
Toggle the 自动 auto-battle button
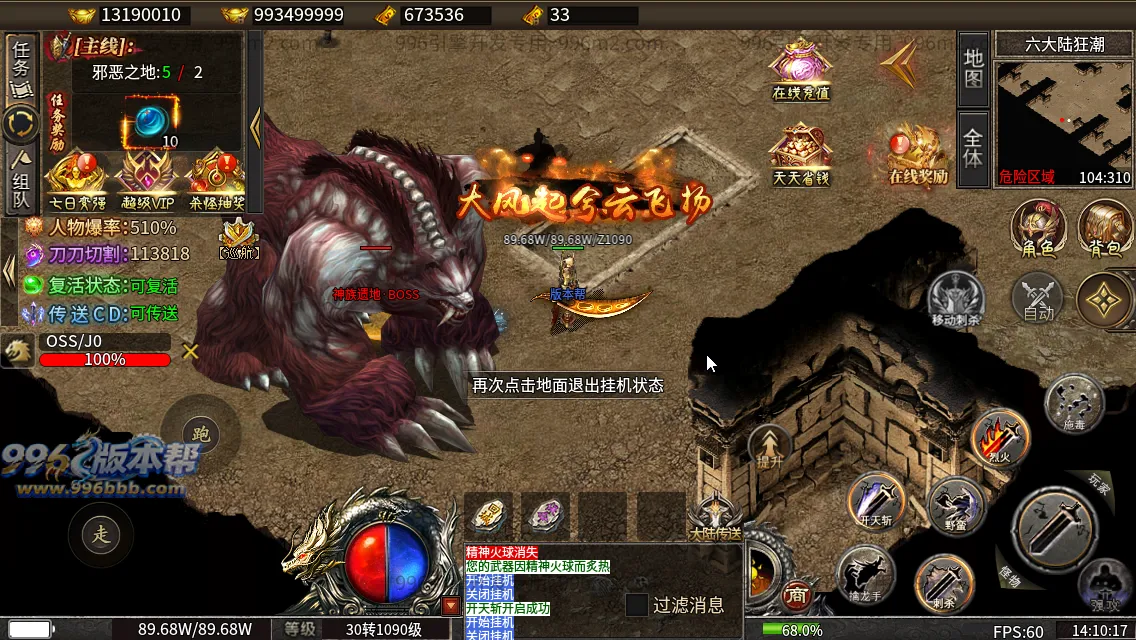click(x=1038, y=298)
